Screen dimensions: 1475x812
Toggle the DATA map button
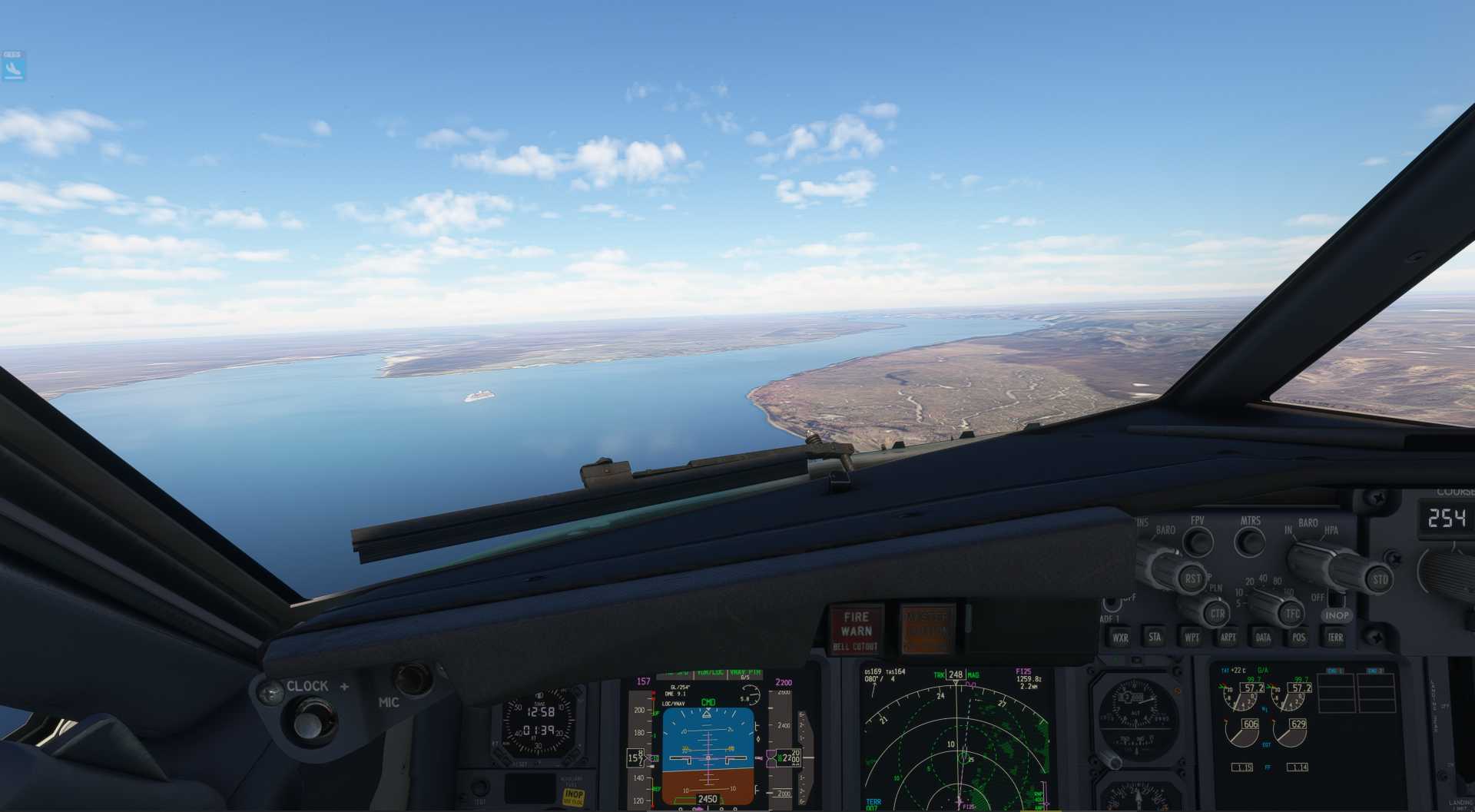1263,637
